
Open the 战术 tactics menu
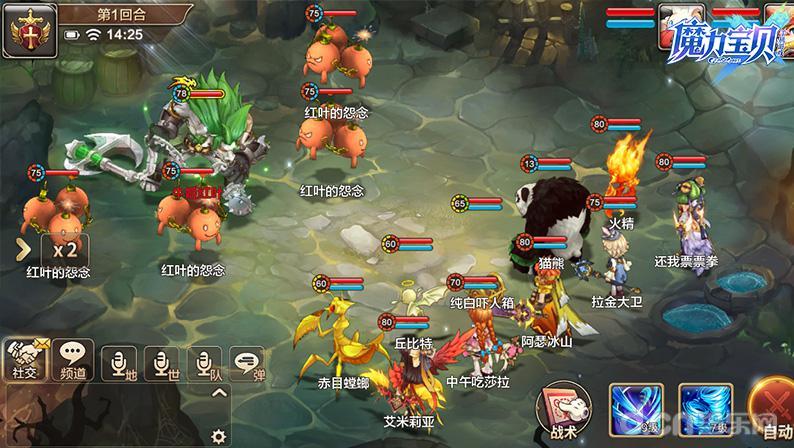(x=564, y=410)
